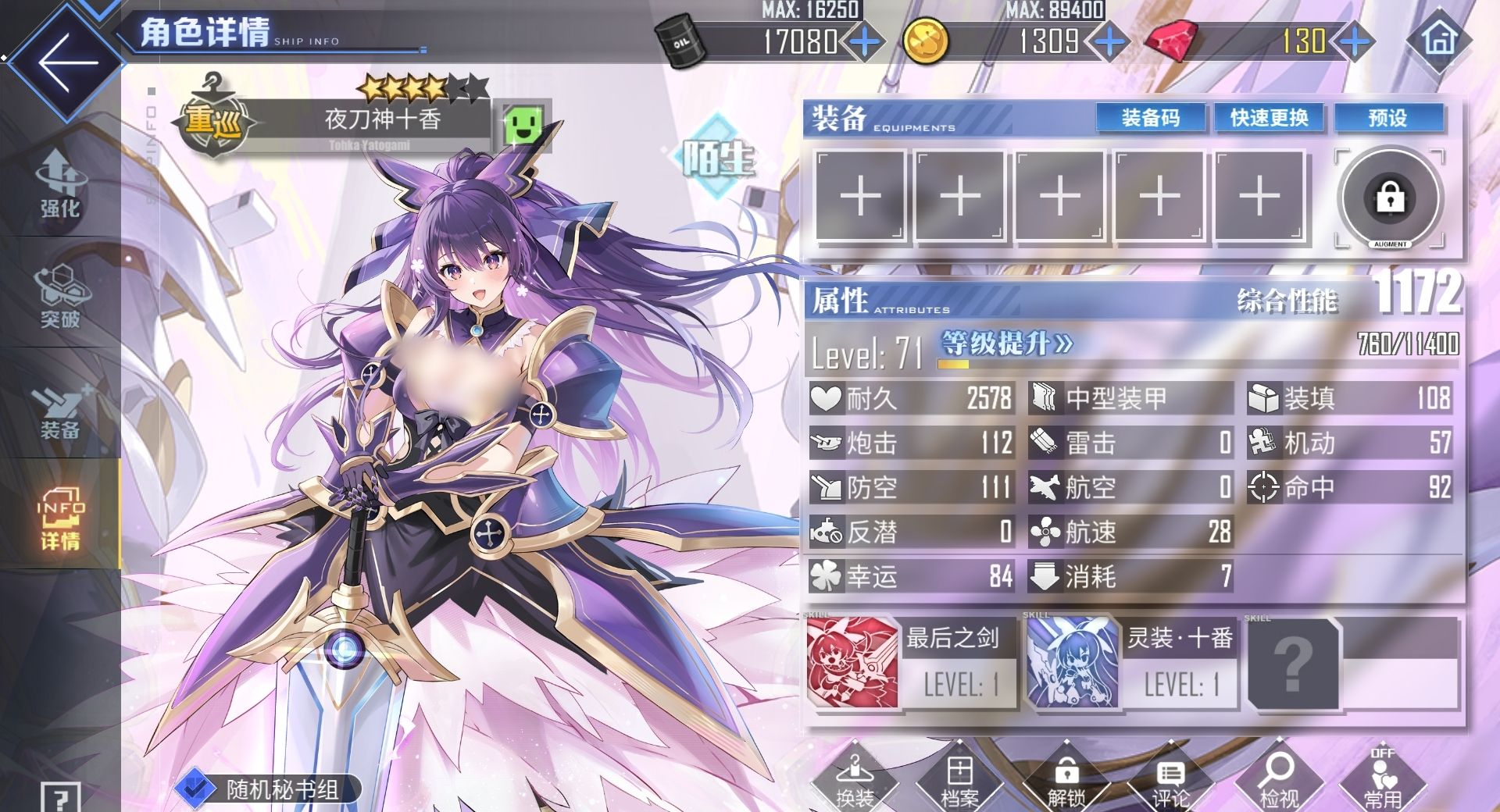The image size is (1500, 812).
Task: View the 最后之剑 skill
Action: click(x=911, y=662)
